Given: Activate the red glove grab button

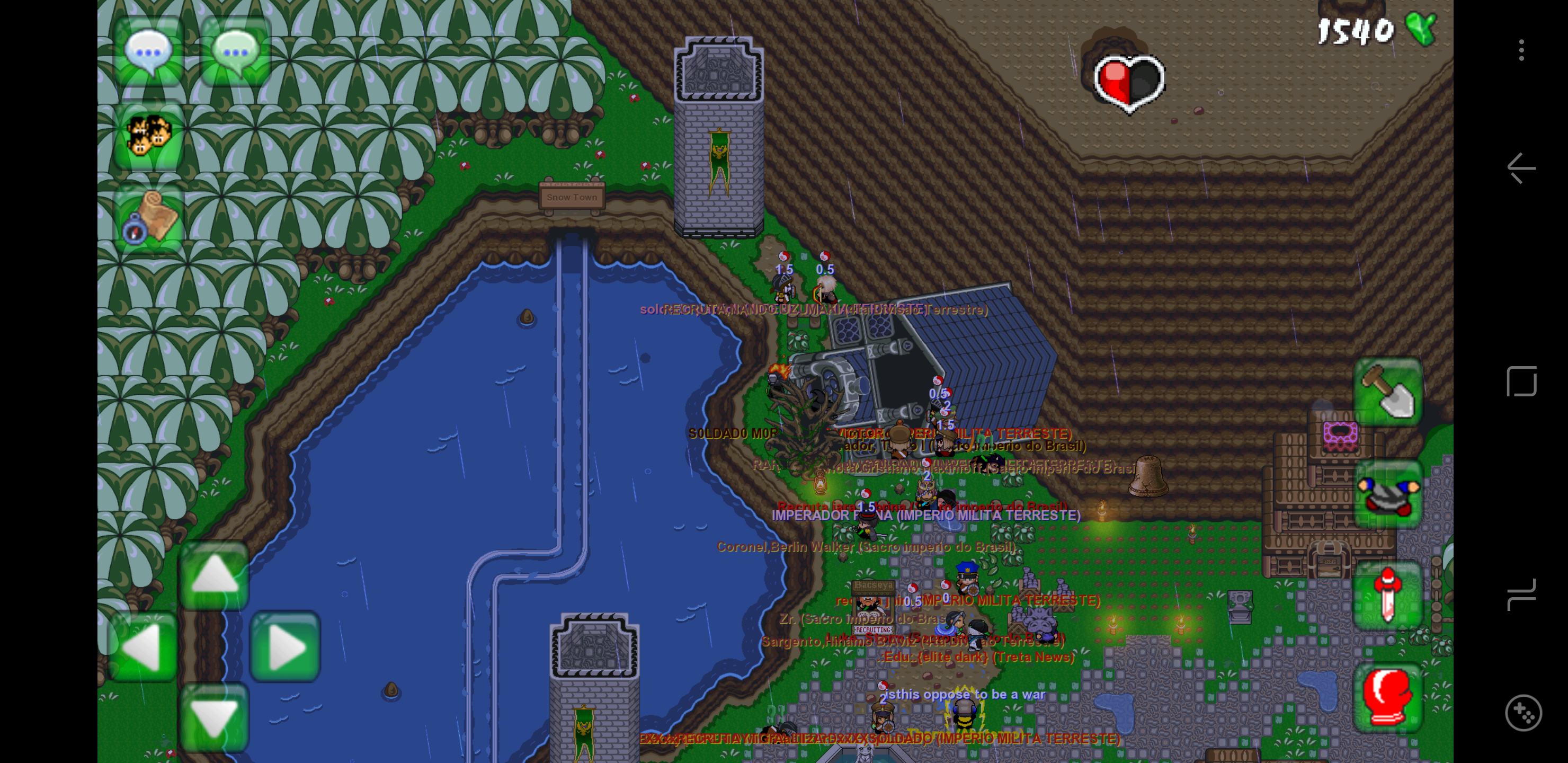Looking at the screenshot, I should 1387,697.
